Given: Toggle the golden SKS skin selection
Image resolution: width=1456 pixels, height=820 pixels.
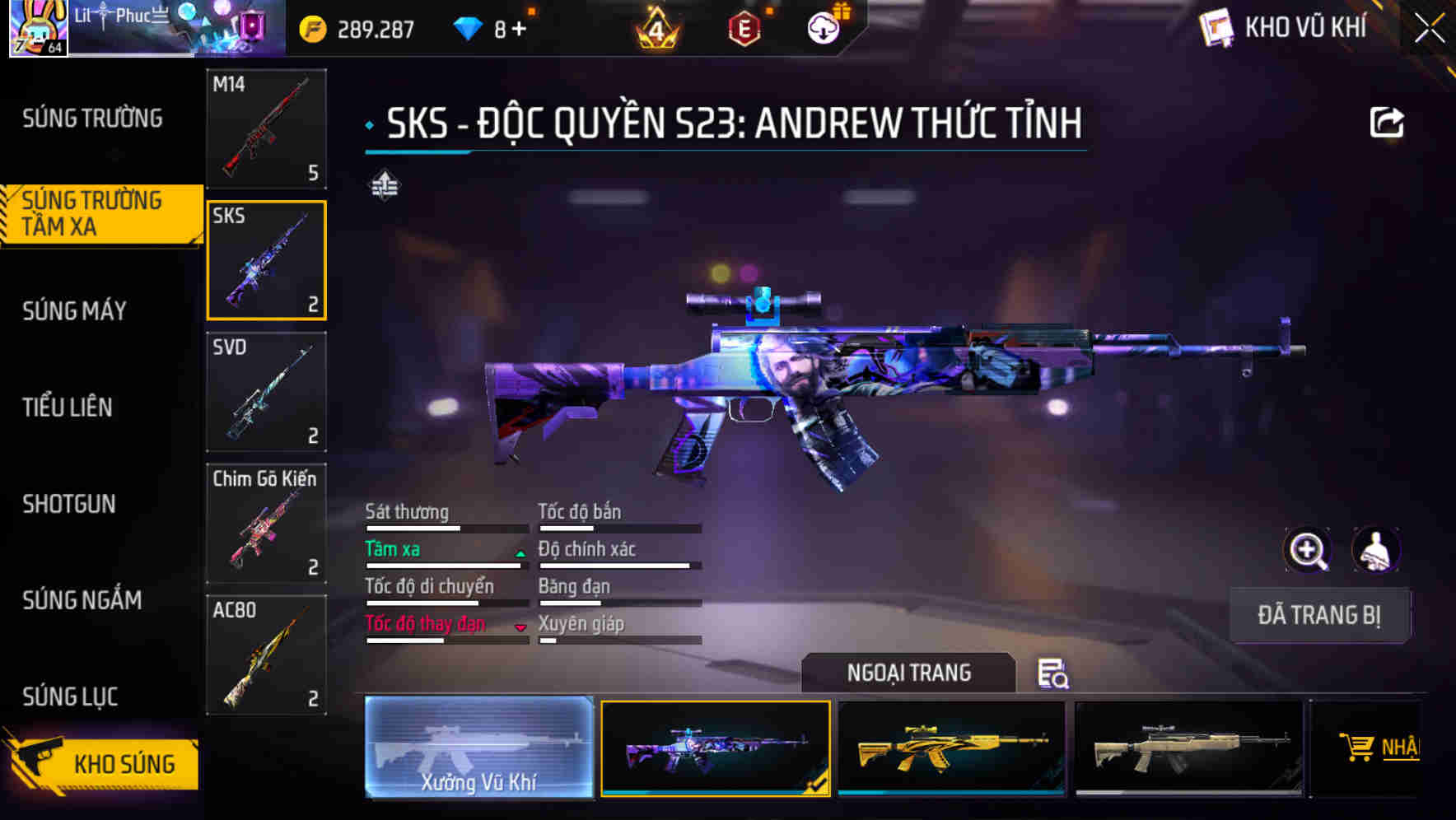Looking at the screenshot, I should tap(951, 748).
